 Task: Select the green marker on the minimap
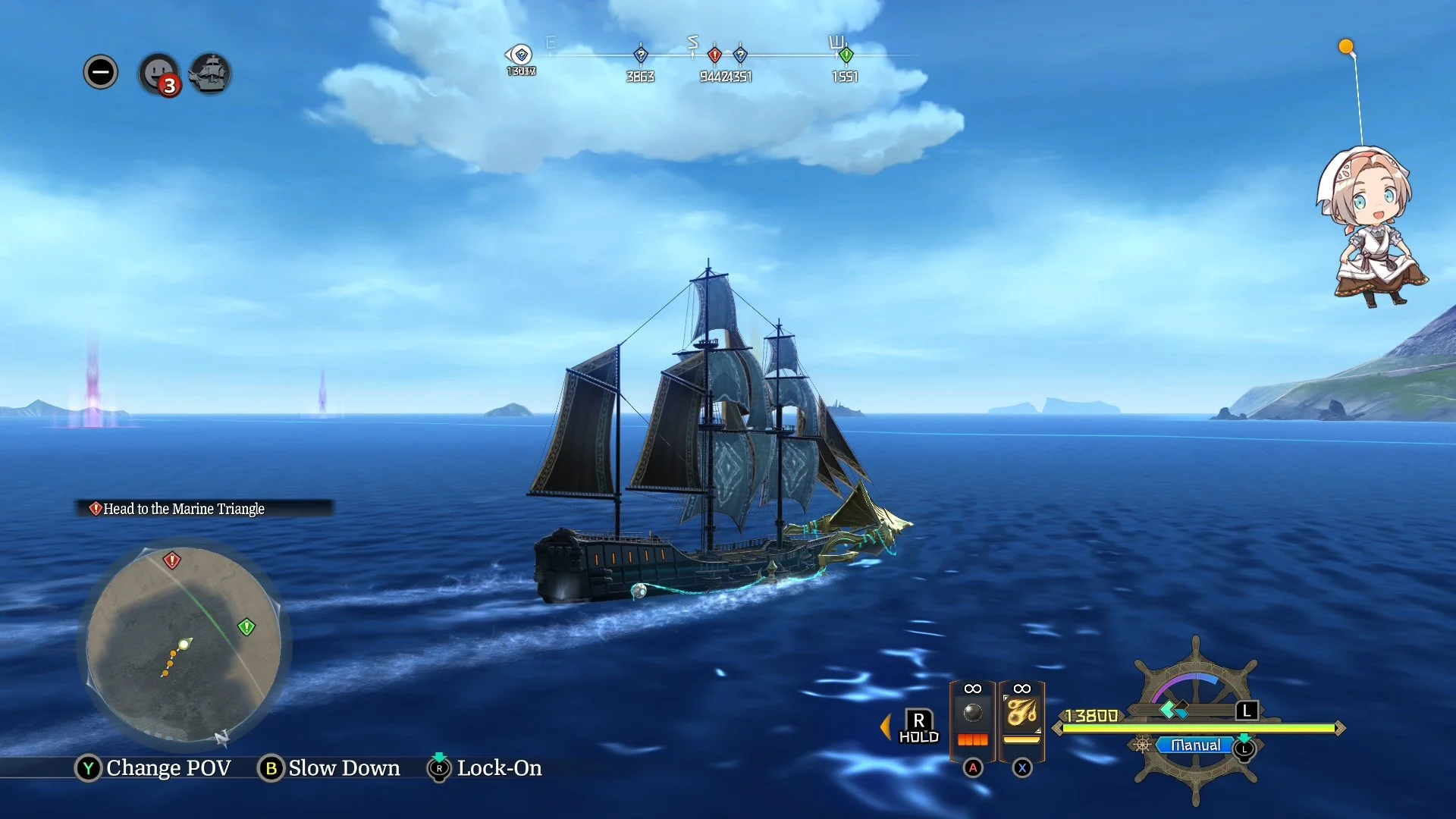pos(246,627)
